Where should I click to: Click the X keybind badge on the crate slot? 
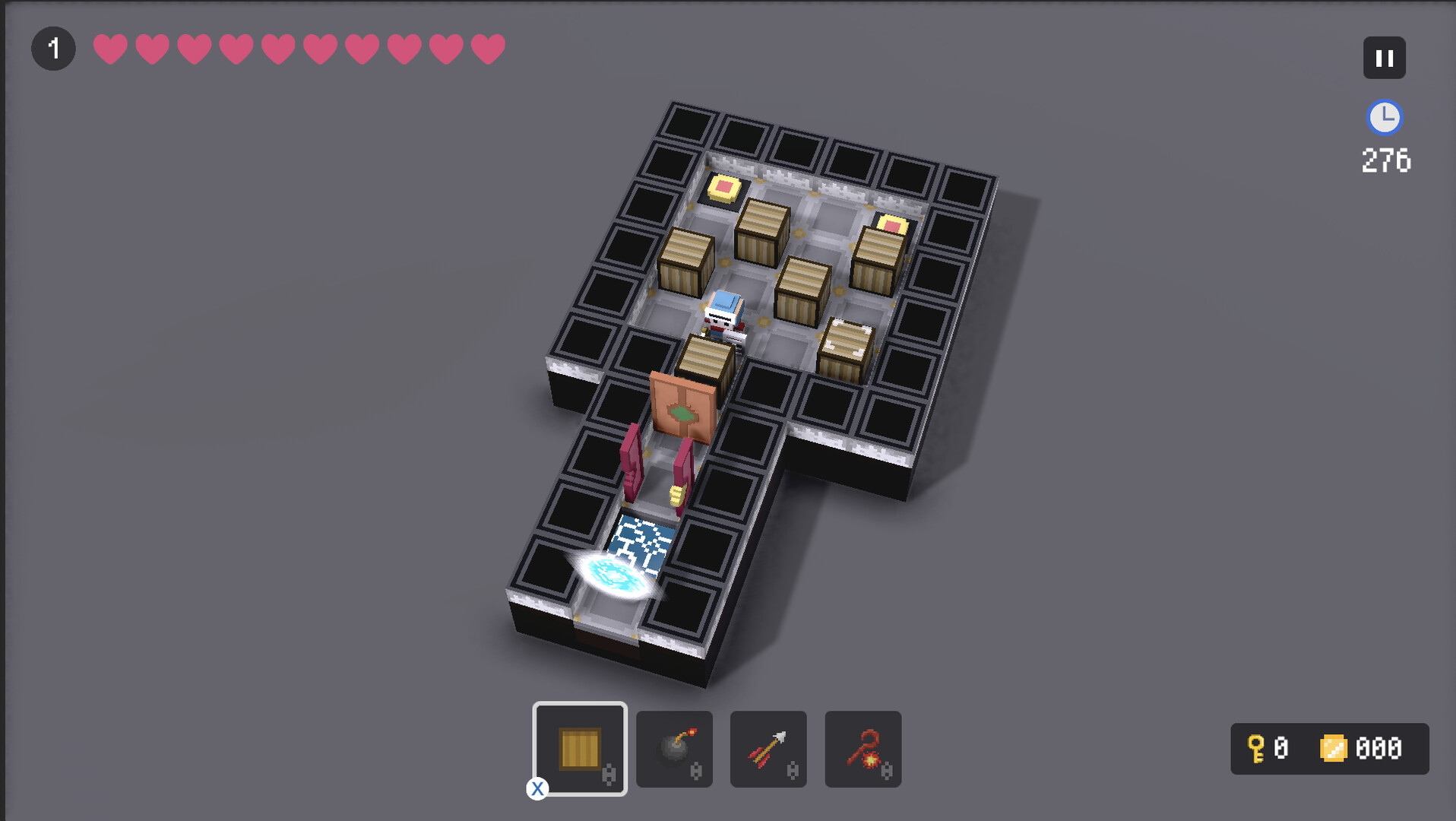coord(538,790)
